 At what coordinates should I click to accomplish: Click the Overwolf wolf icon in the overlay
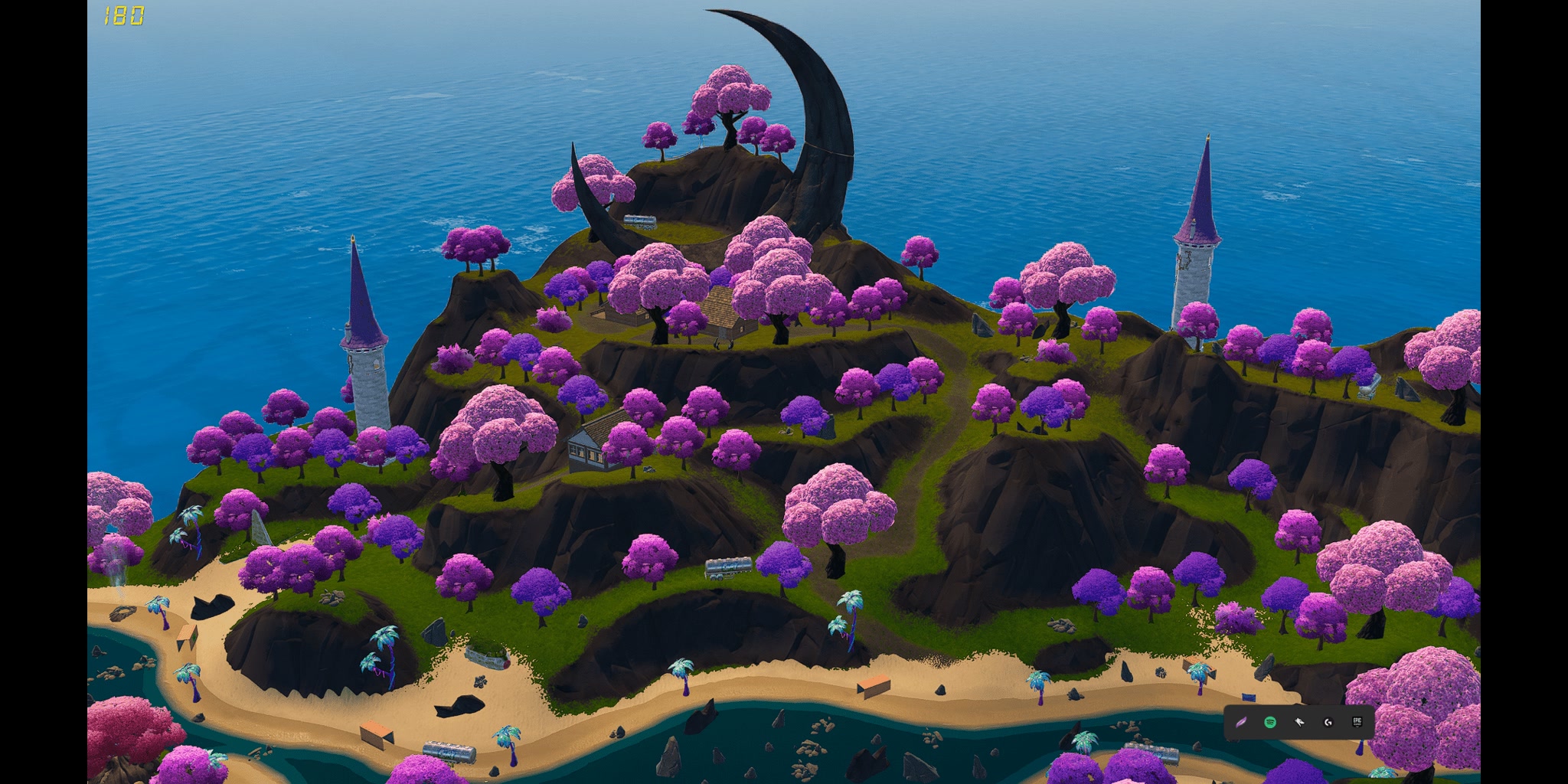coord(1299,721)
